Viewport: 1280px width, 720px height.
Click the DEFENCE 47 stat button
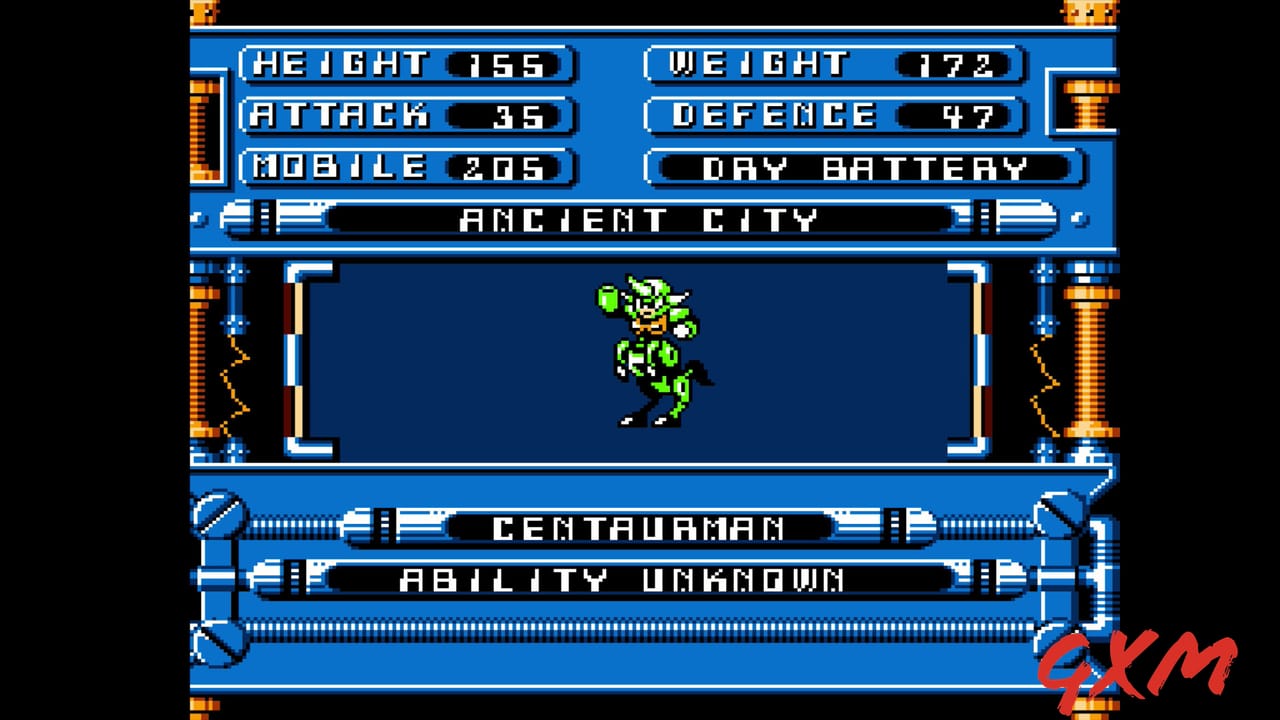click(833, 115)
